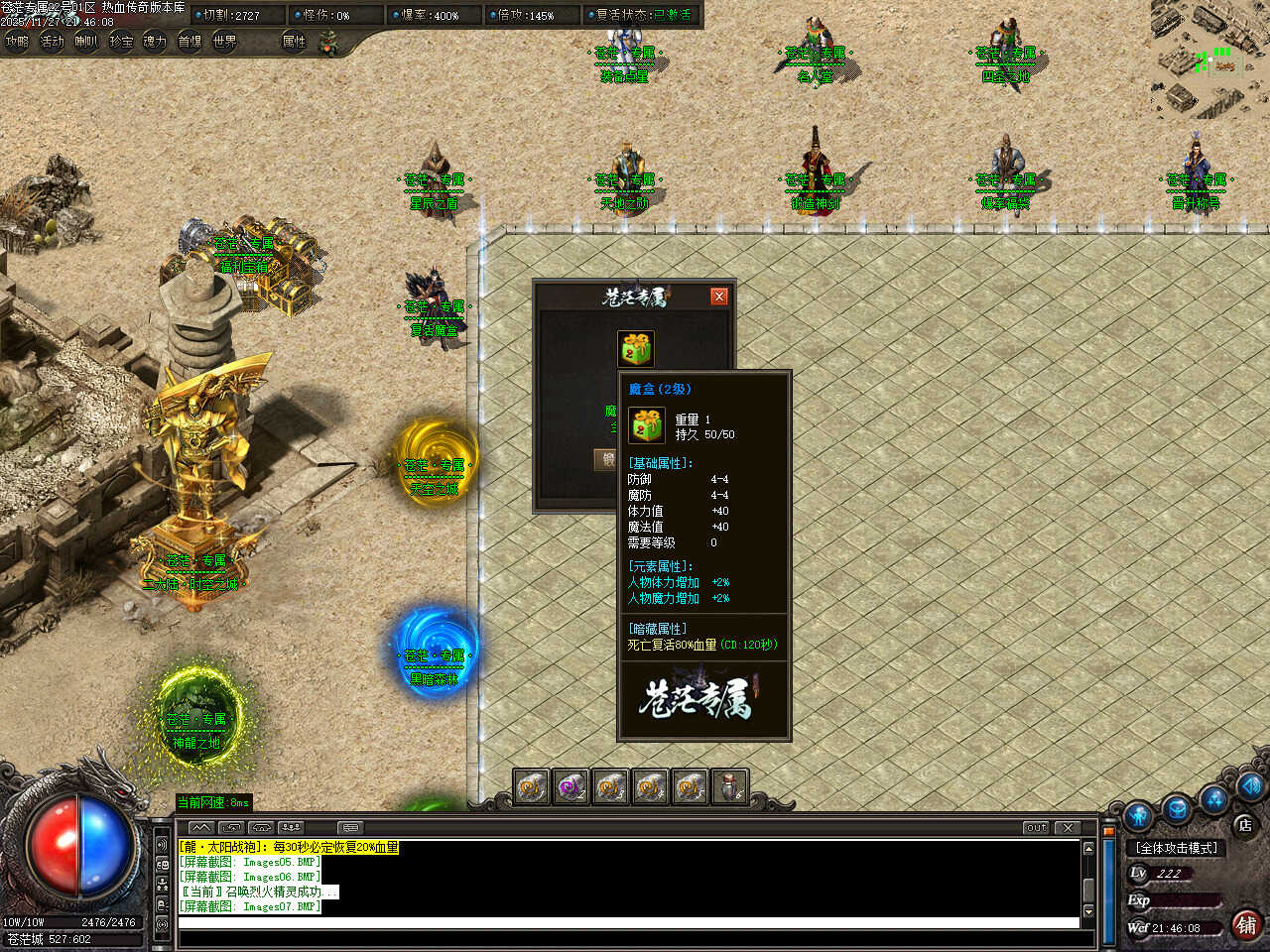Open the red 铺 stall button
The height and width of the screenshot is (952, 1270).
pos(1246,924)
